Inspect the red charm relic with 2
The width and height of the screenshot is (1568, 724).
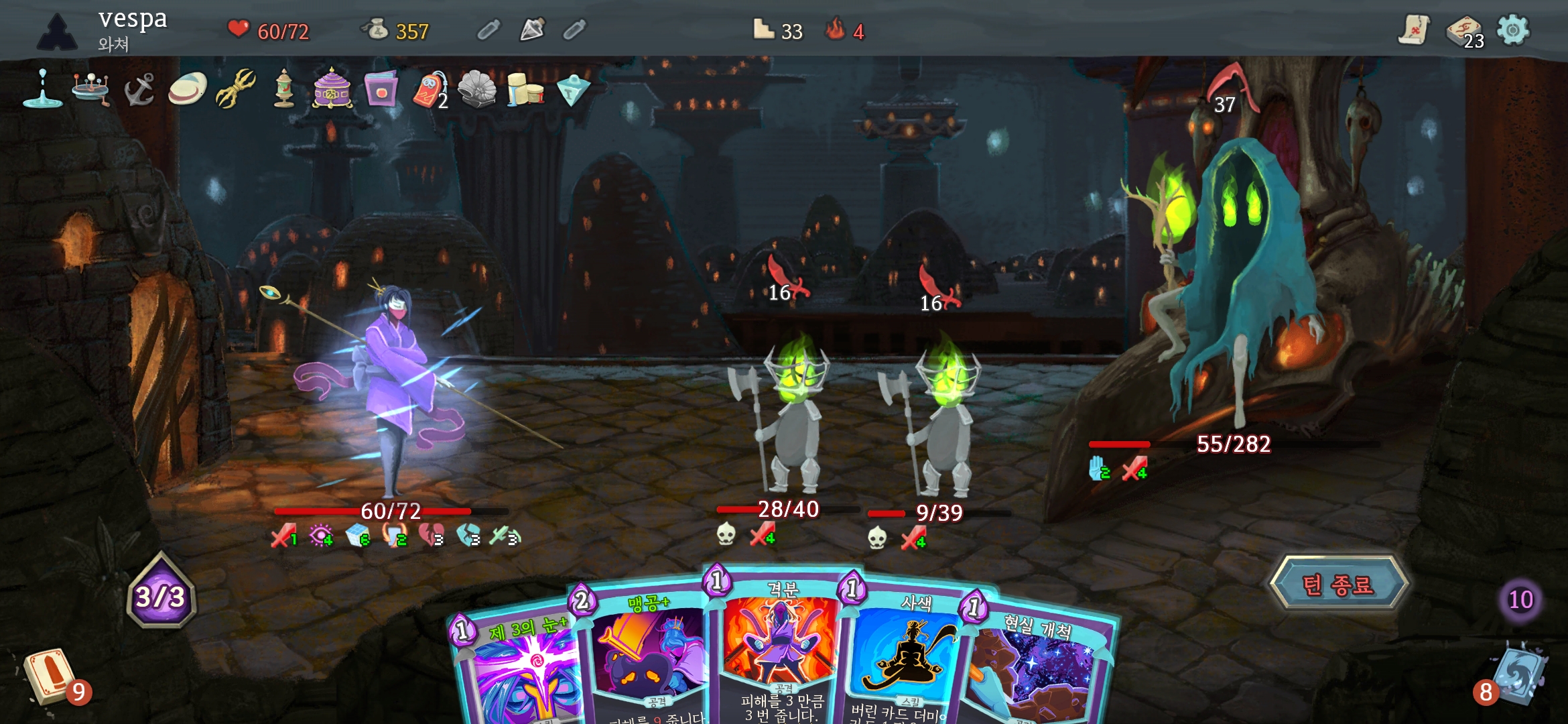[430, 90]
